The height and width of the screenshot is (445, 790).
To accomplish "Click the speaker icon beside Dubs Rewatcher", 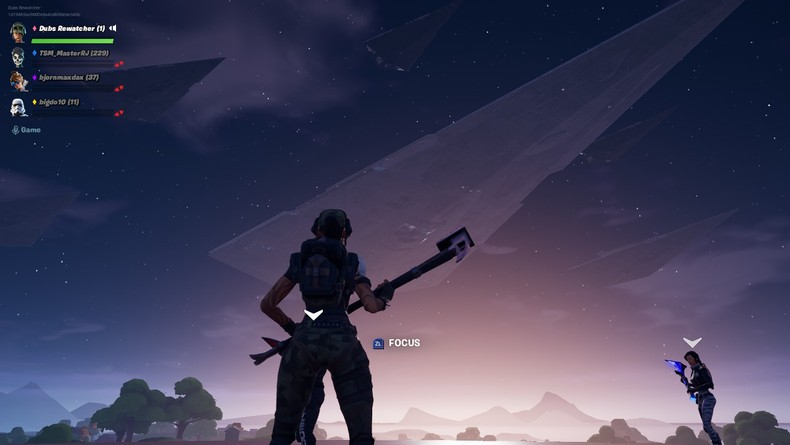I will [x=113, y=28].
